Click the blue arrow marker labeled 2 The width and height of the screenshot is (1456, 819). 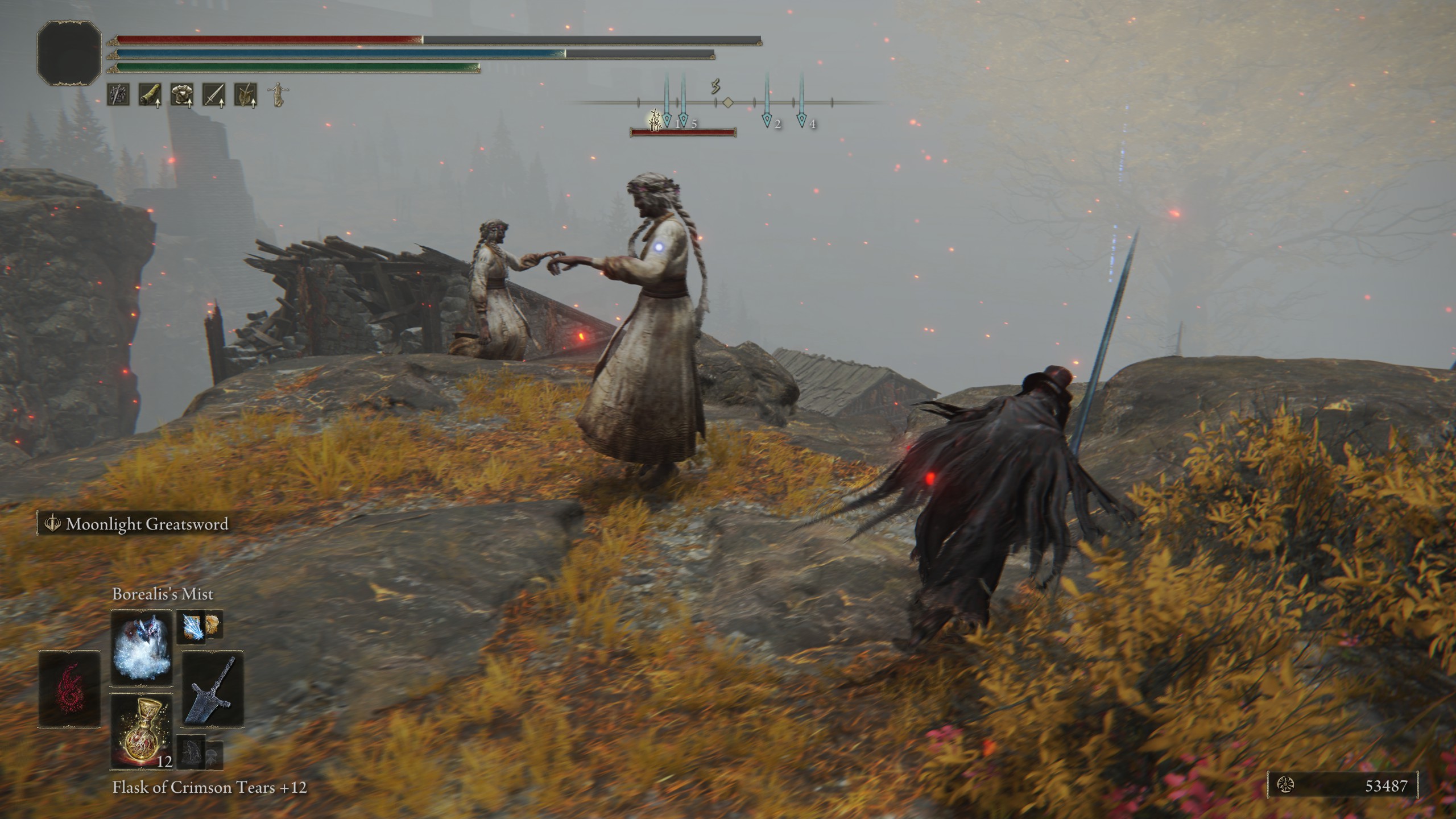coord(767,121)
